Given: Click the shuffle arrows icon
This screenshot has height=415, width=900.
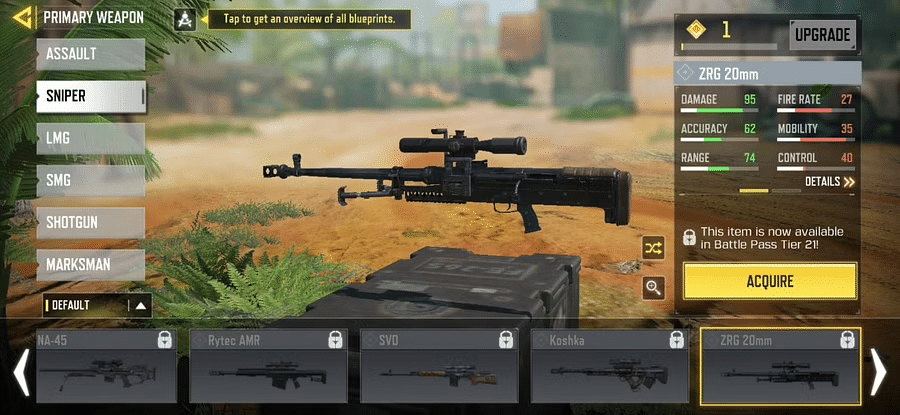Looking at the screenshot, I should click(x=654, y=250).
